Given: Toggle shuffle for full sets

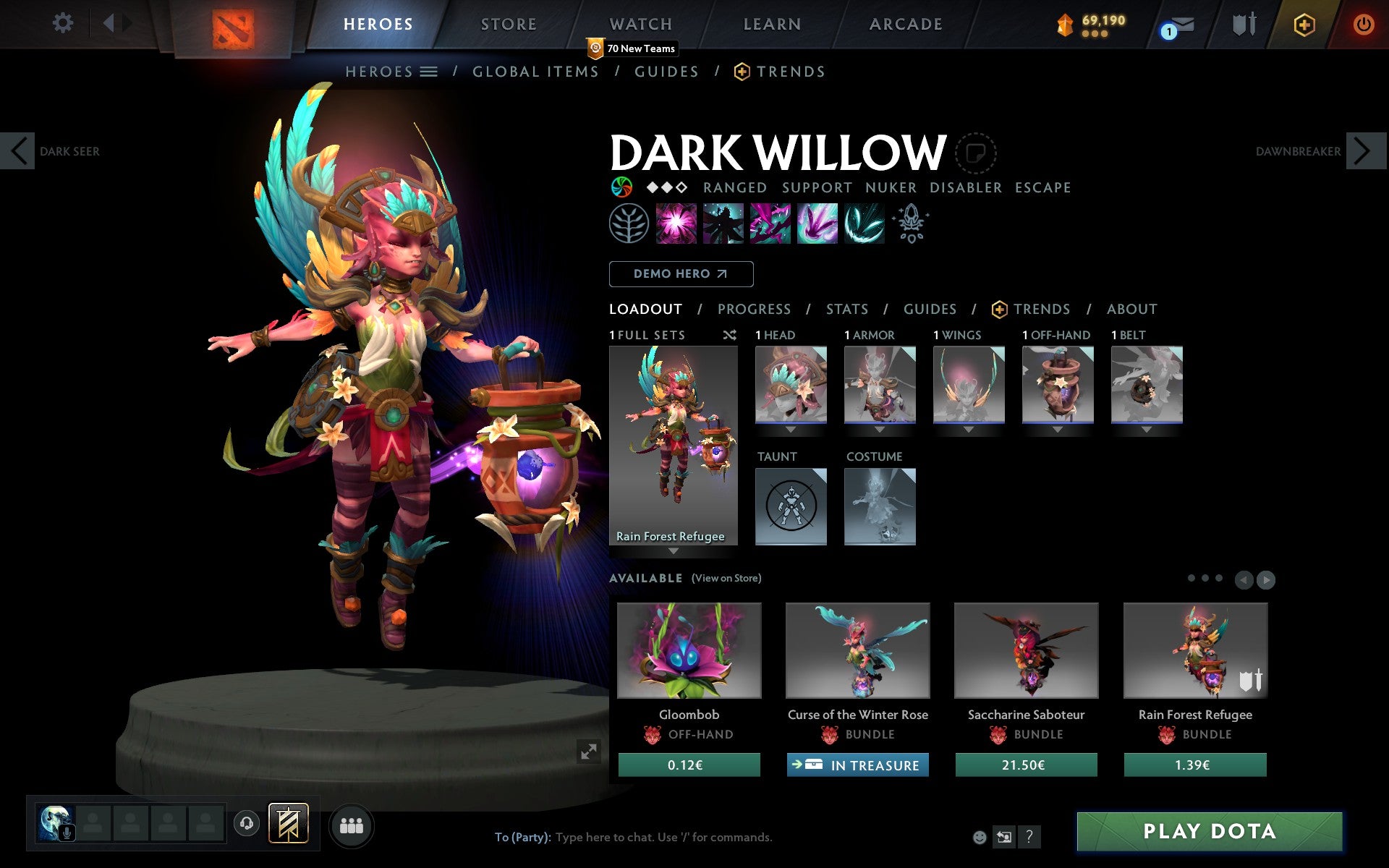Looking at the screenshot, I should [x=729, y=335].
